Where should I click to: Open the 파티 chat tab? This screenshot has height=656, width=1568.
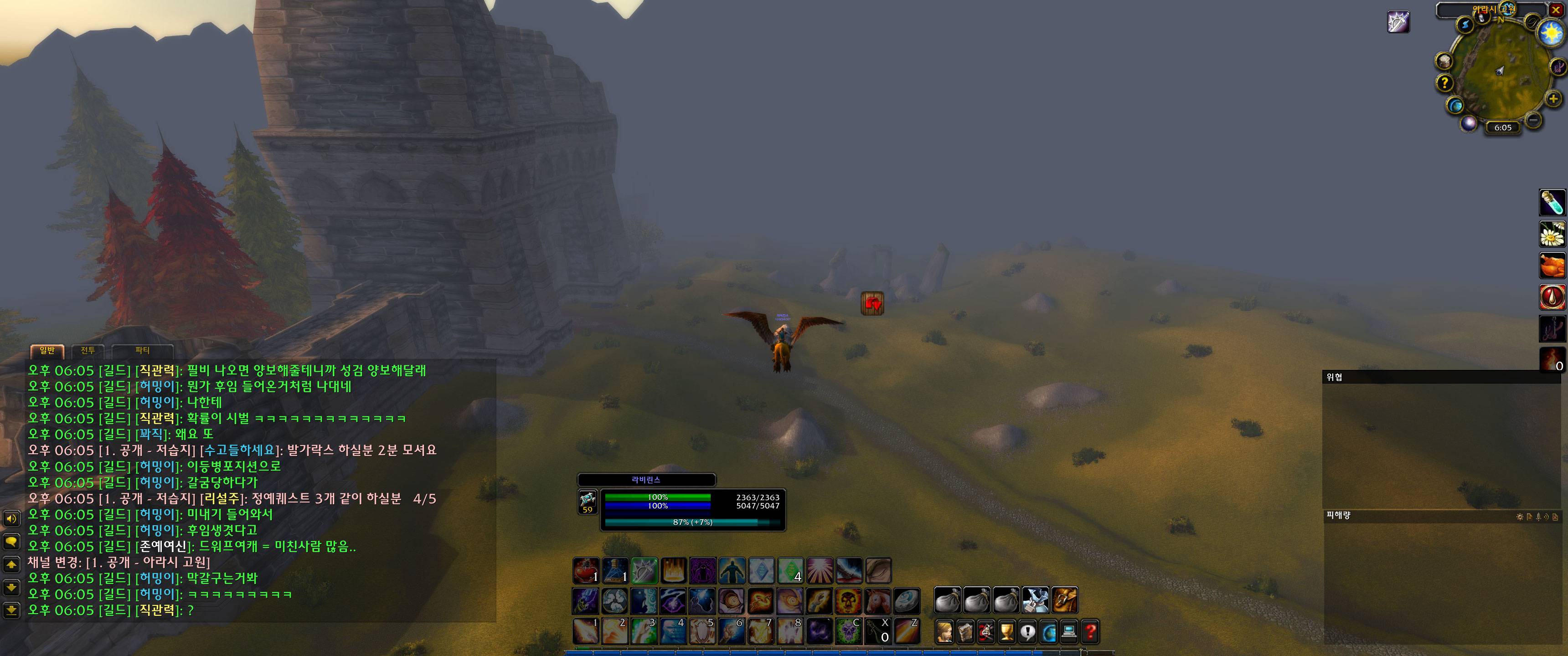point(142,350)
